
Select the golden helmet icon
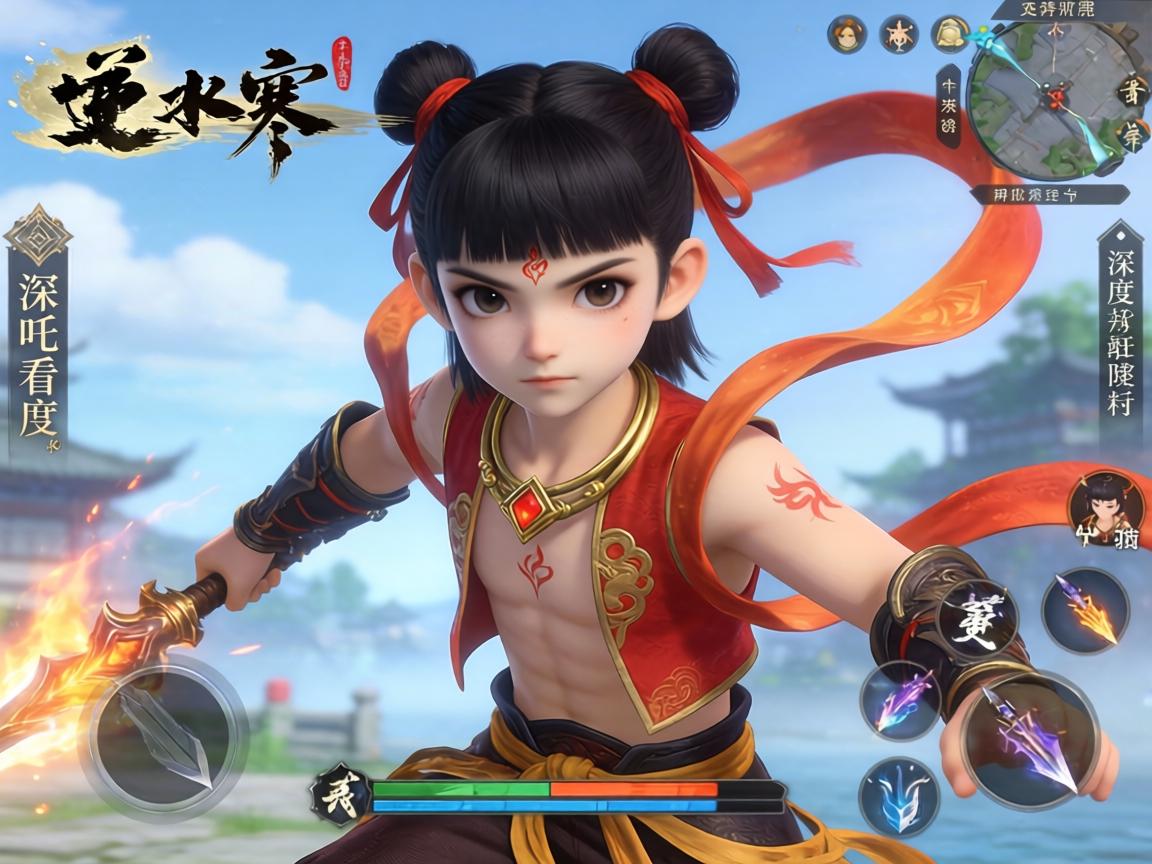[949, 35]
